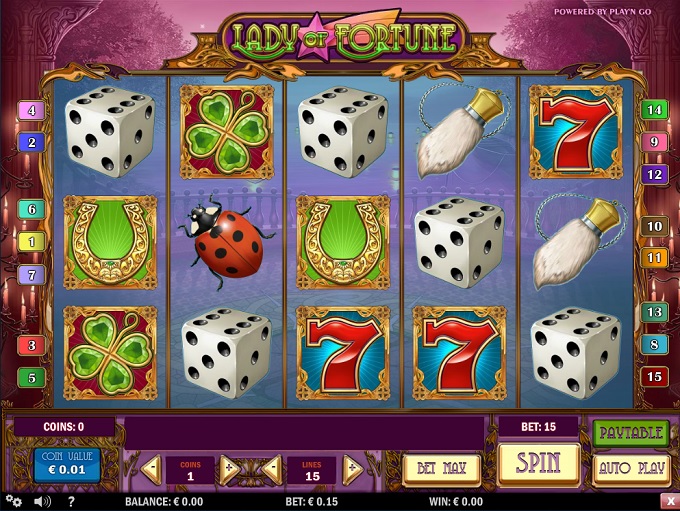Select payline 1 marker

pyautogui.click(x=31, y=241)
